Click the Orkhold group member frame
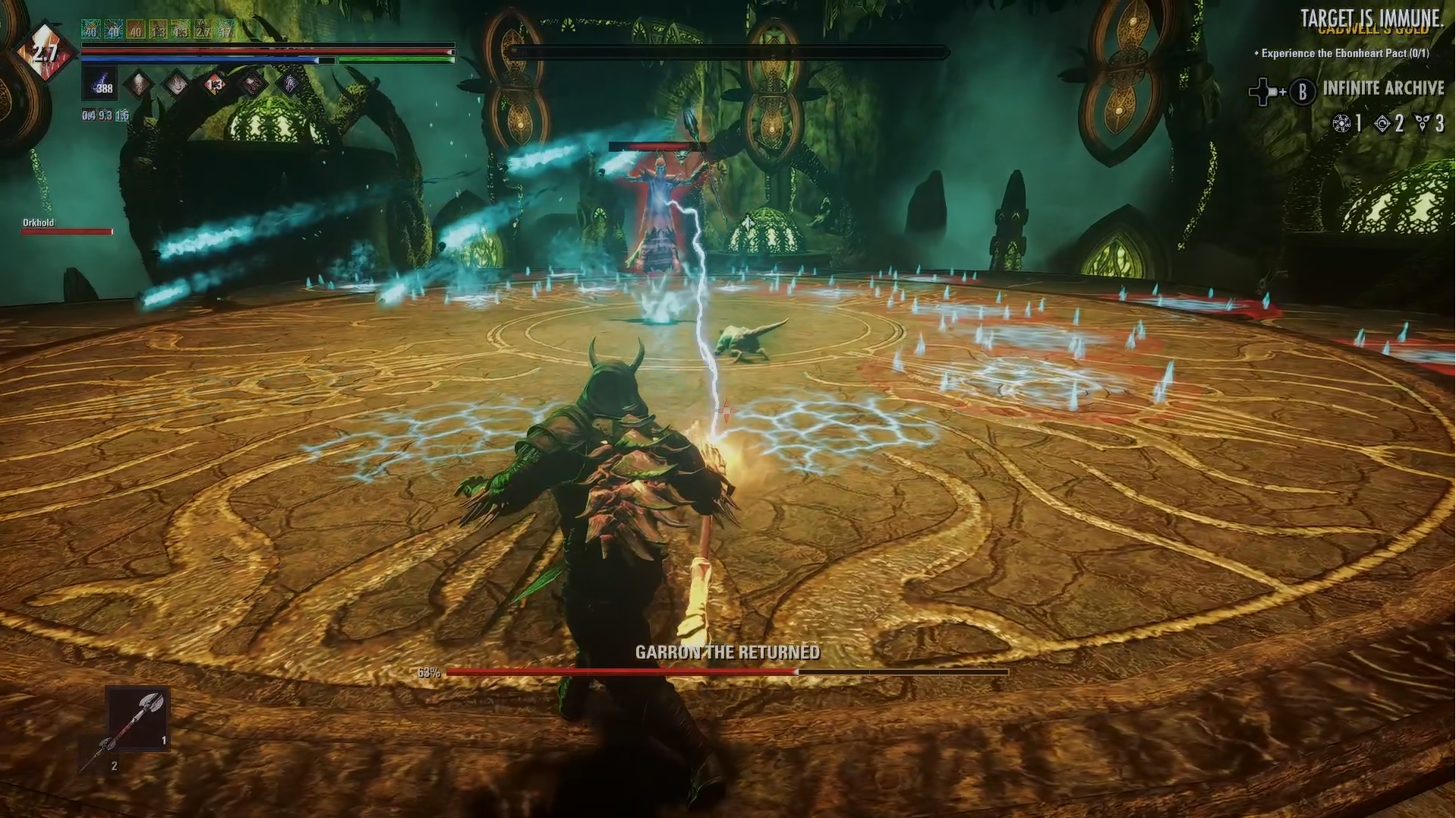Image resolution: width=1456 pixels, height=818 pixels. tap(66, 226)
